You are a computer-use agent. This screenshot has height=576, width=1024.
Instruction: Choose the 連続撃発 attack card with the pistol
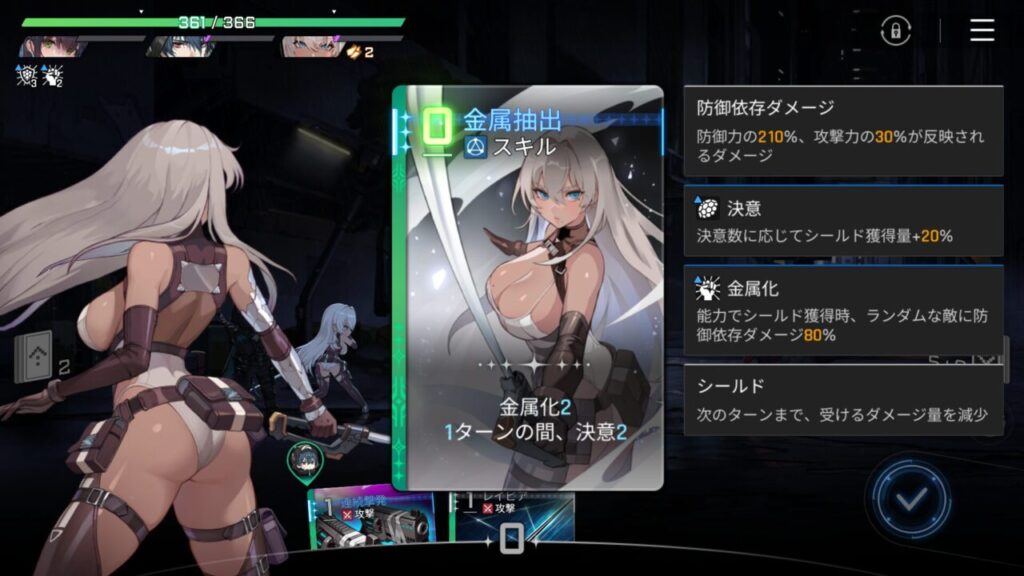[x=372, y=519]
